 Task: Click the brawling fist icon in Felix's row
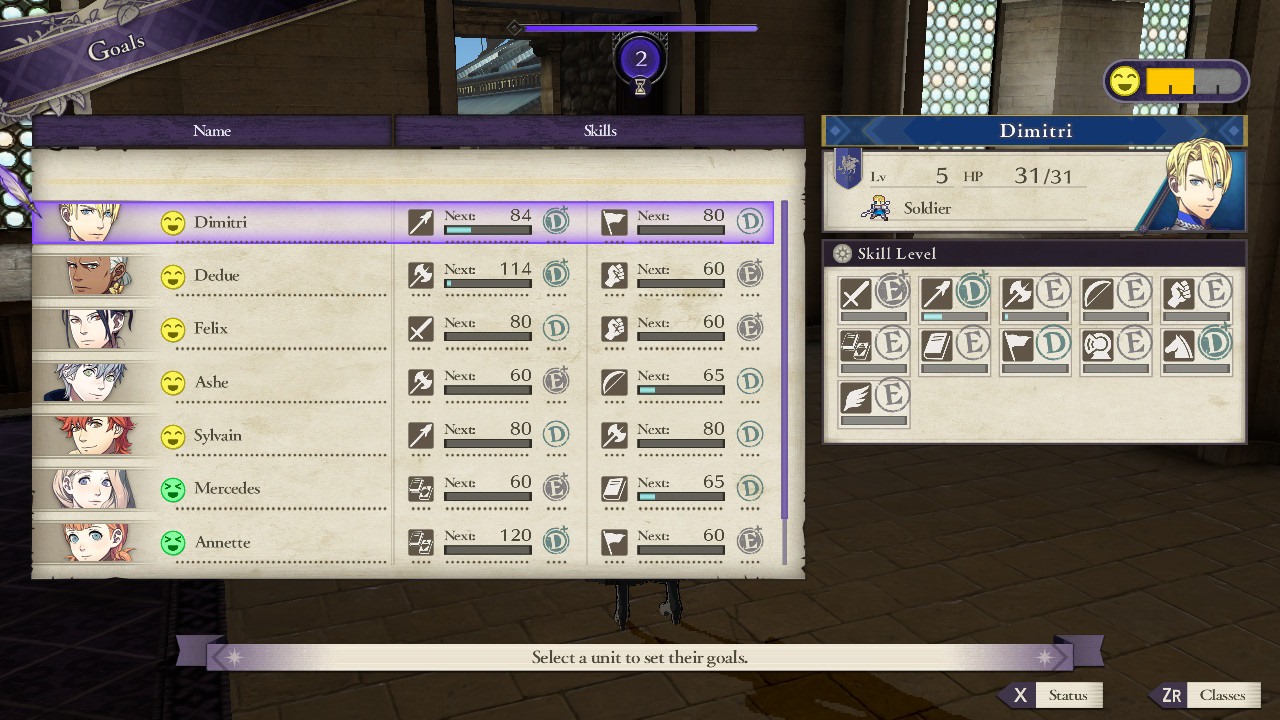[x=614, y=328]
